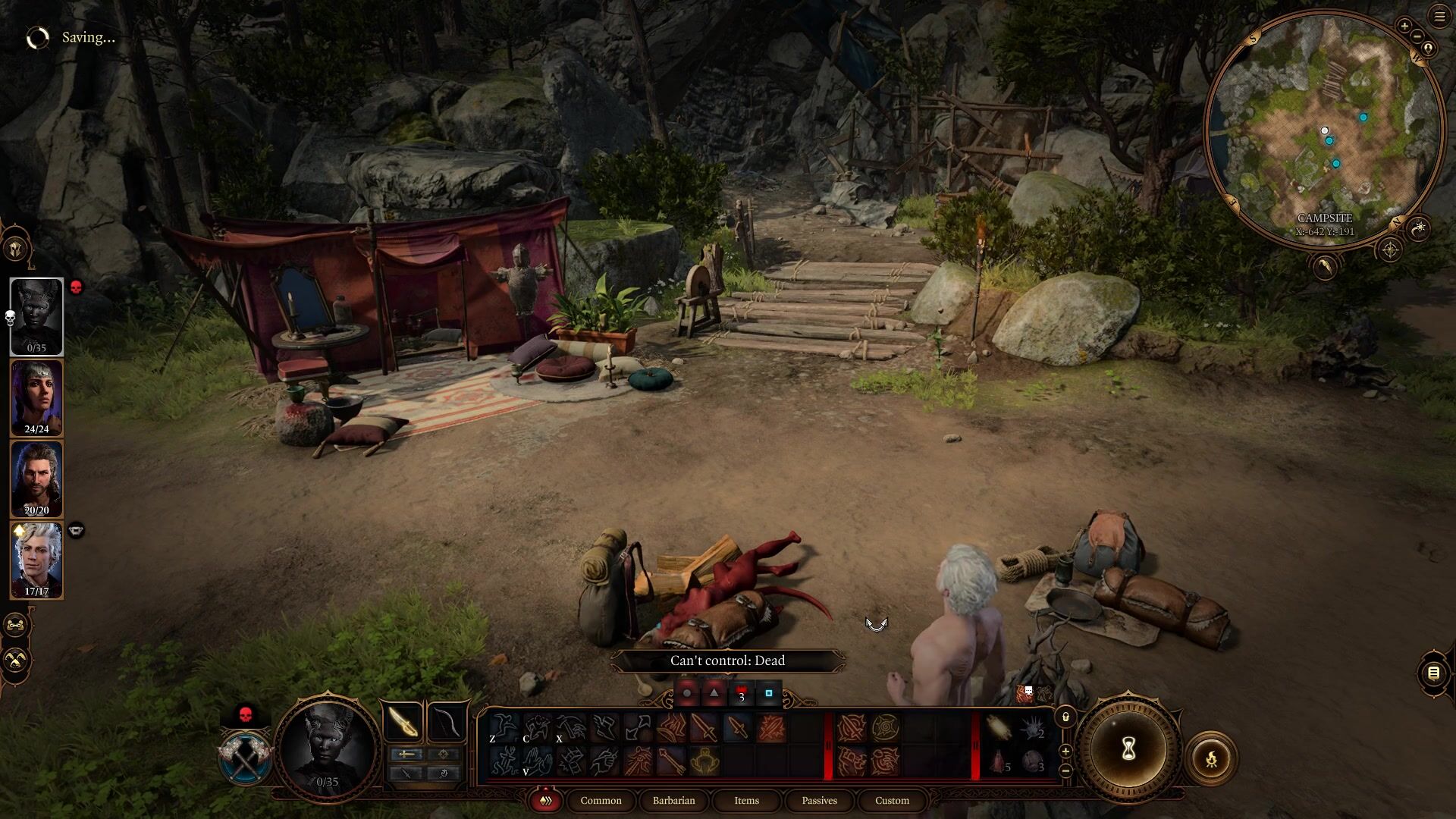Select the dead character's portrait with 0/35 HP
The width and height of the screenshot is (1456, 819).
[36, 315]
